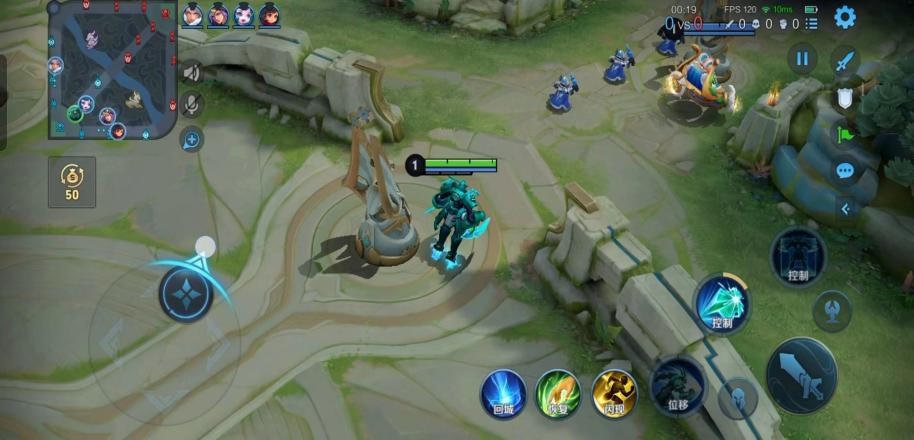Screen dimensions: 914x440
Task: Toggle the muted microphone
Action: (191, 104)
